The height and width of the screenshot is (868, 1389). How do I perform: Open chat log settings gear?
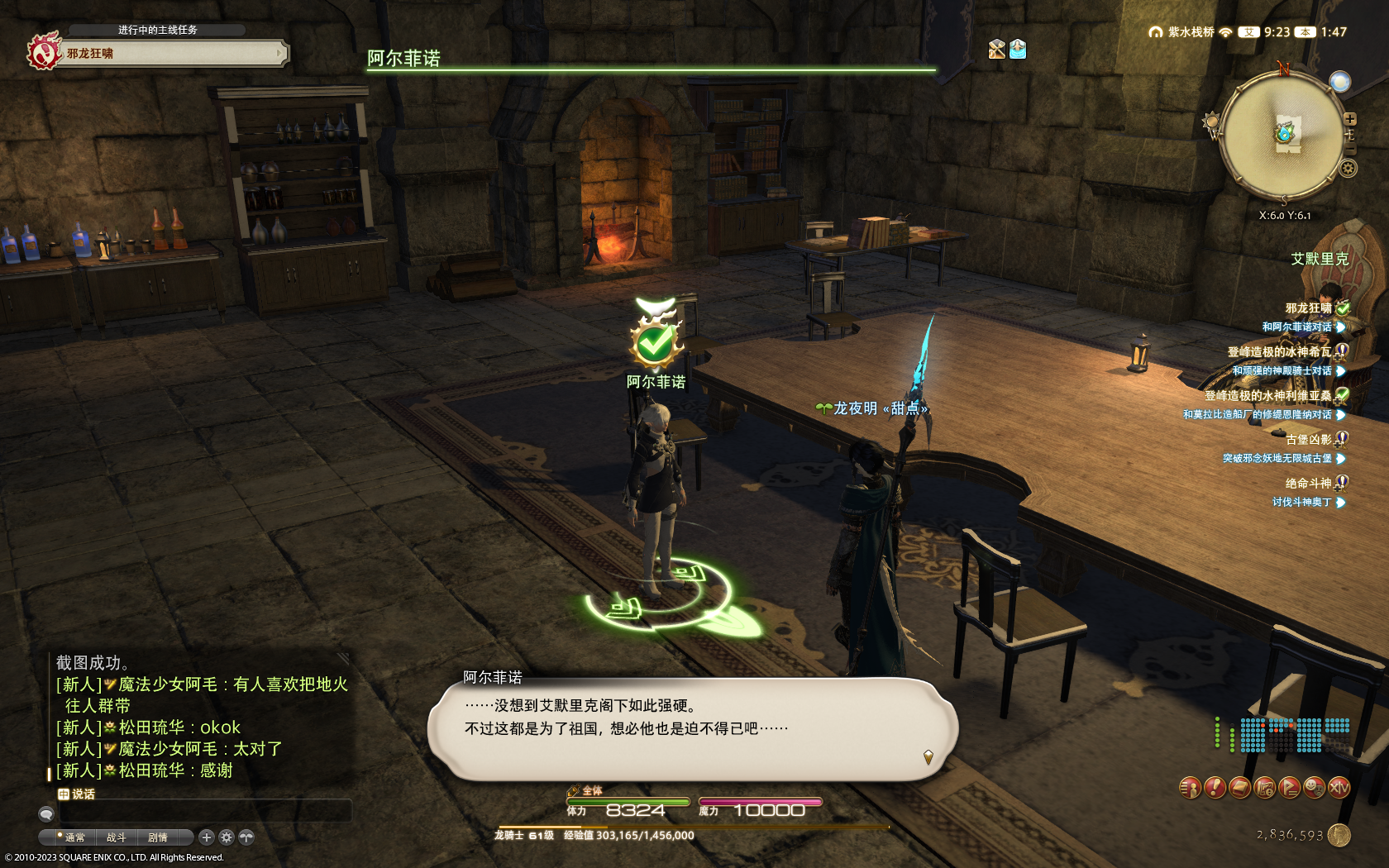click(x=227, y=837)
